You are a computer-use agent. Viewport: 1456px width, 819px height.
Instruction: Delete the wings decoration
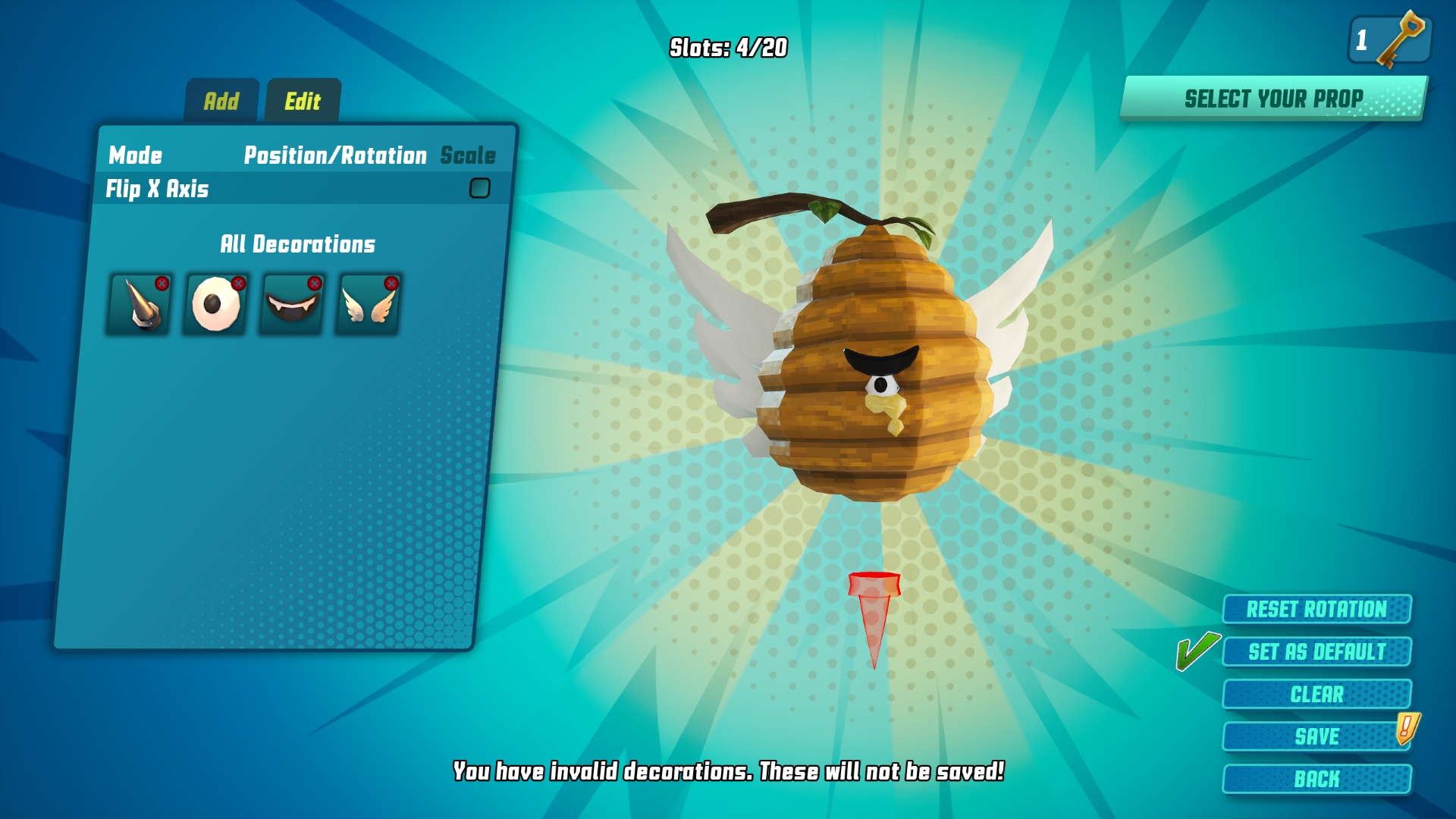click(x=391, y=284)
